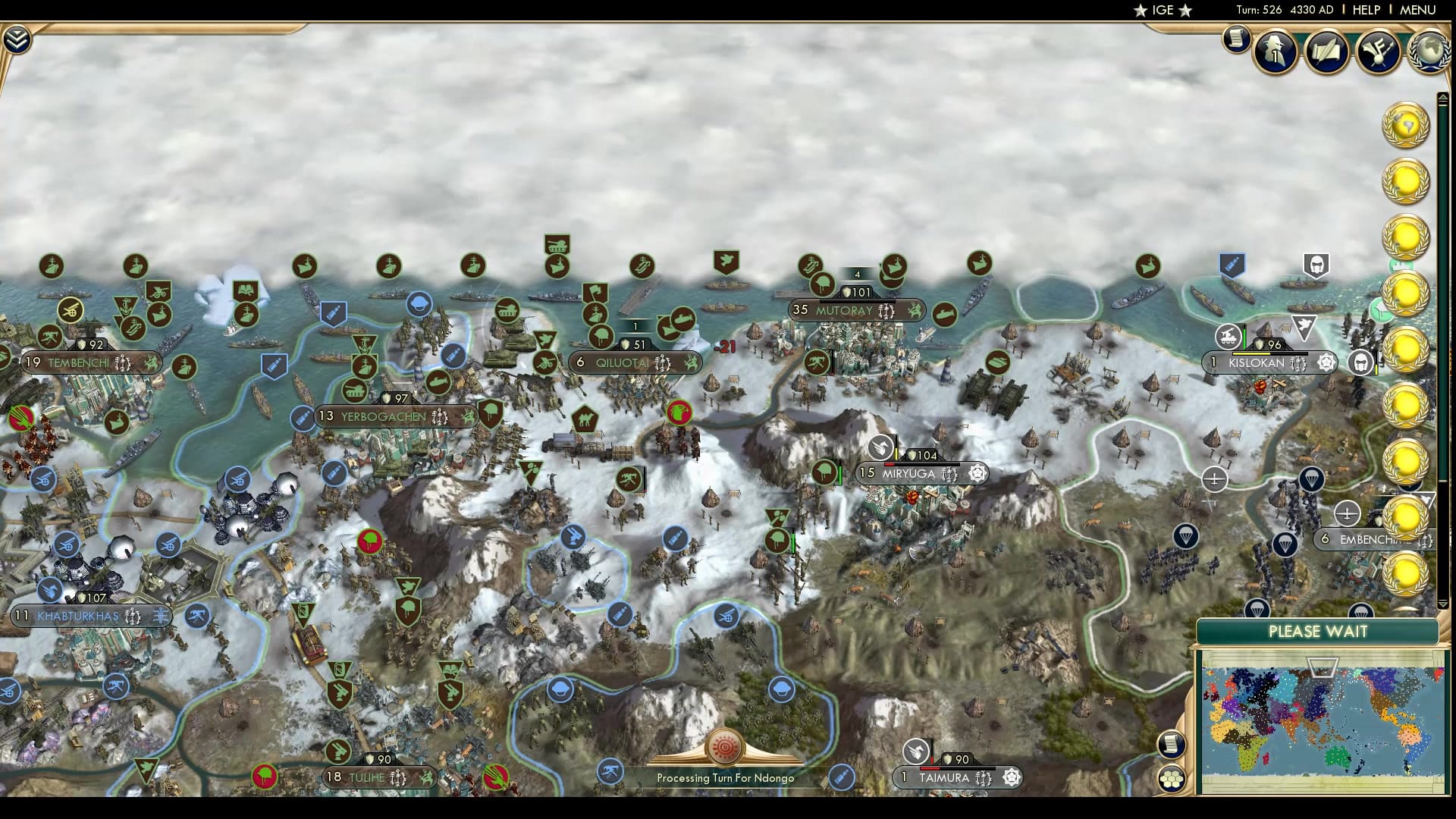Choose the Kislokan city banner
The image size is (1456, 819).
point(1256,362)
